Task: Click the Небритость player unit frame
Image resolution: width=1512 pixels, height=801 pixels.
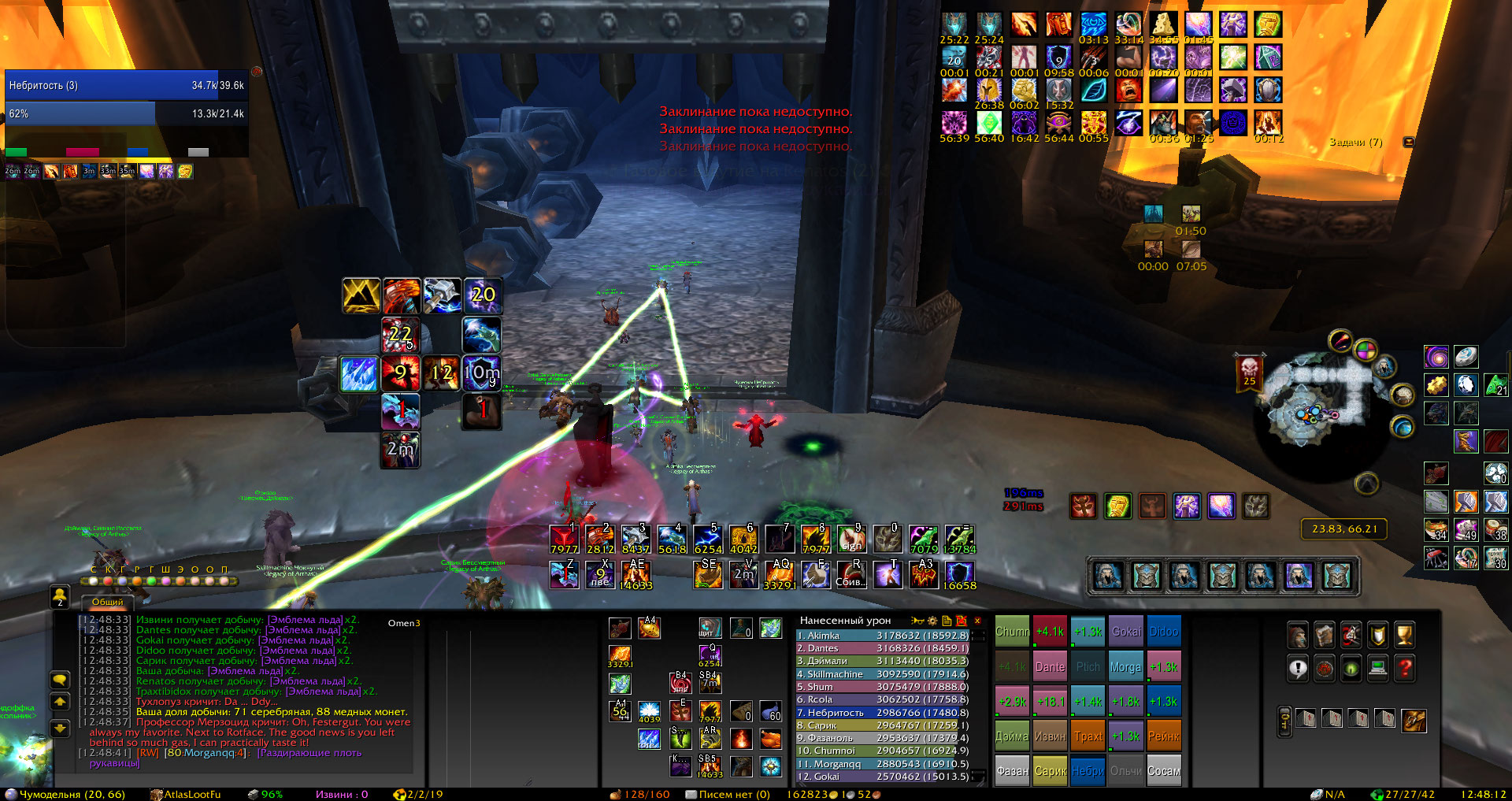Action: point(126,86)
